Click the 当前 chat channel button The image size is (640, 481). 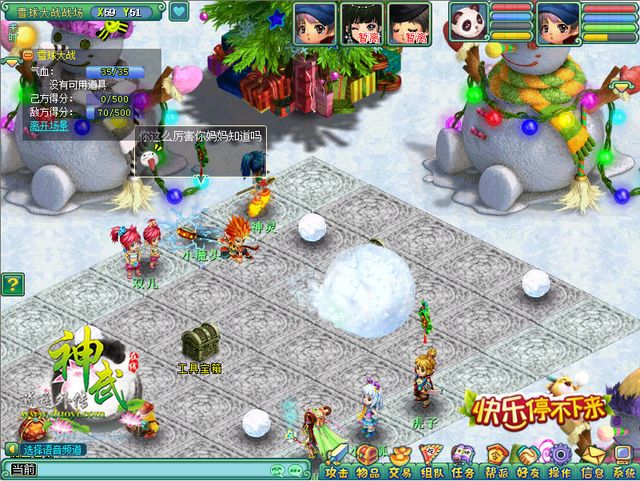click(x=22, y=469)
